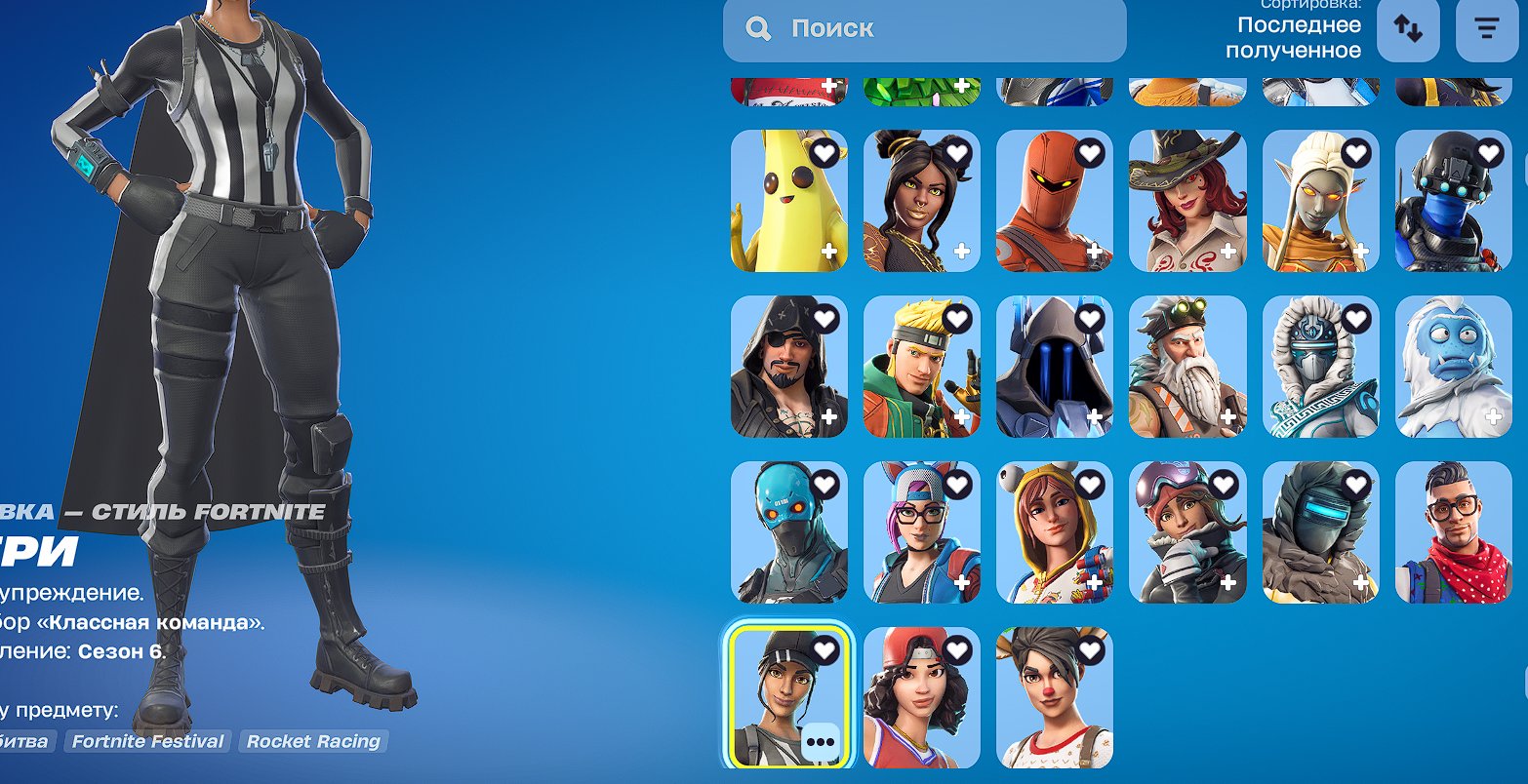The height and width of the screenshot is (784, 1528).
Task: Click the sort order arrows icon
Action: click(x=1408, y=29)
